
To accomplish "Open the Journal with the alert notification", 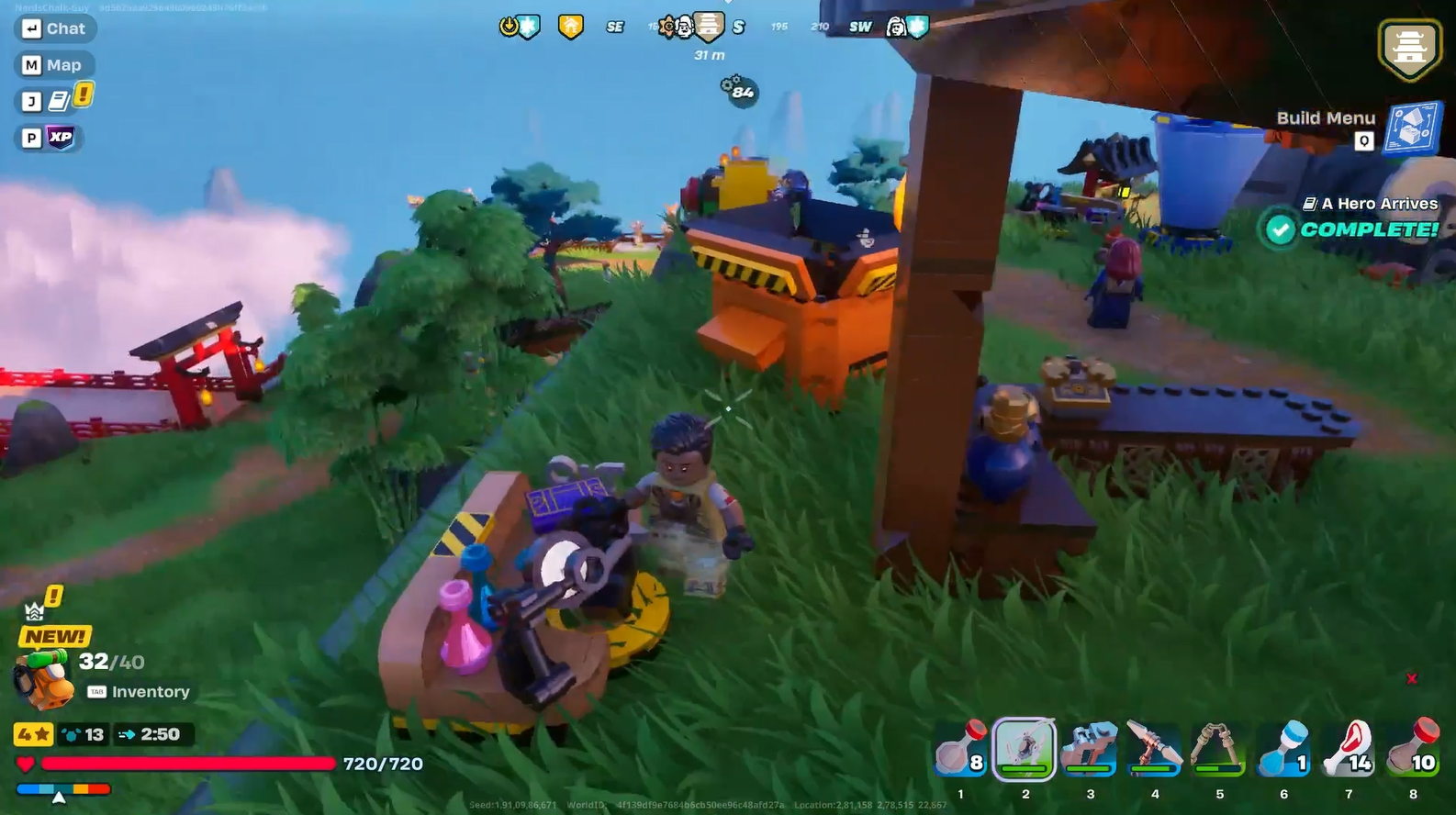I will point(57,100).
